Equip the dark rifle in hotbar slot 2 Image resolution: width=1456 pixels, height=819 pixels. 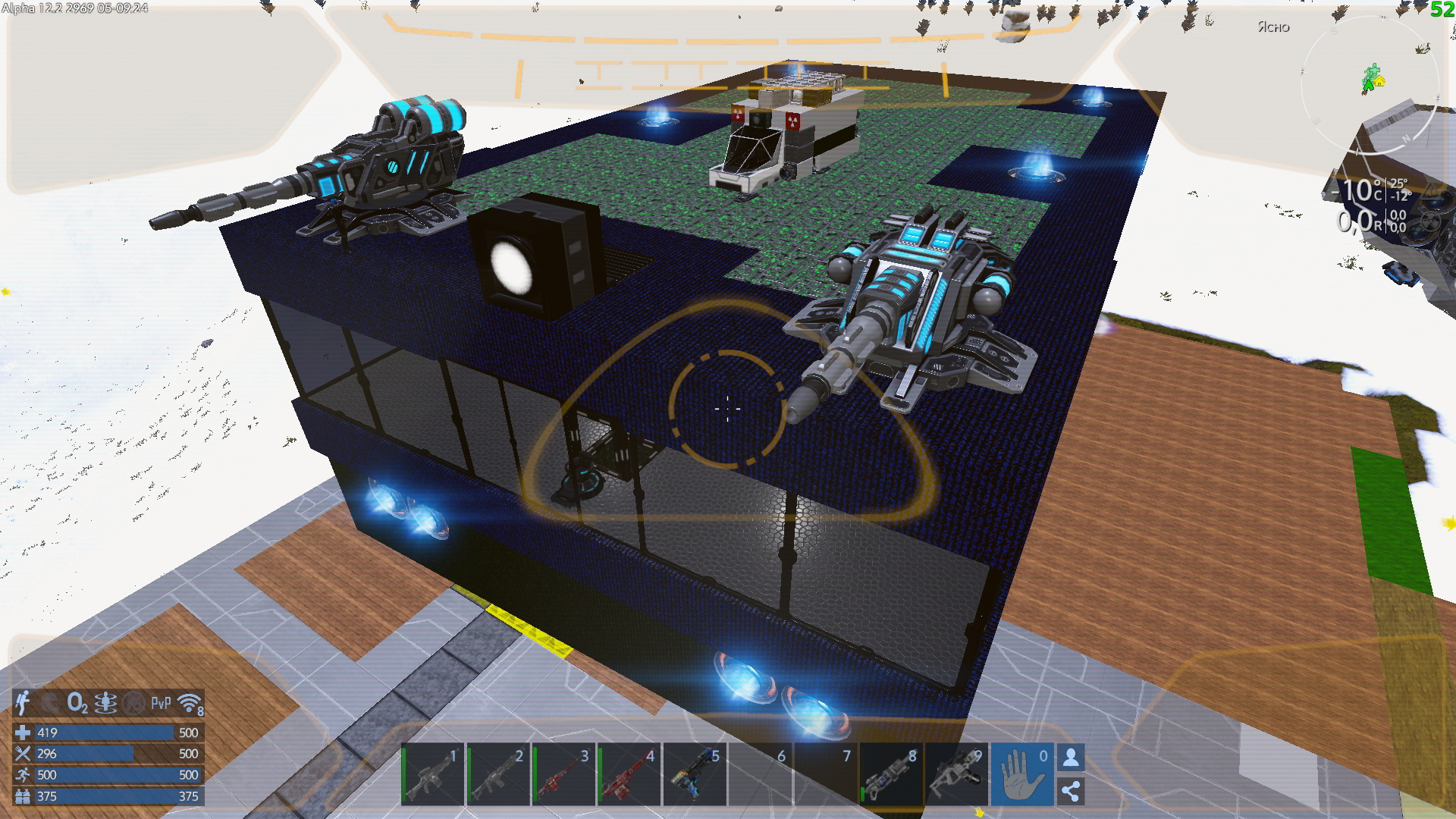point(497,774)
